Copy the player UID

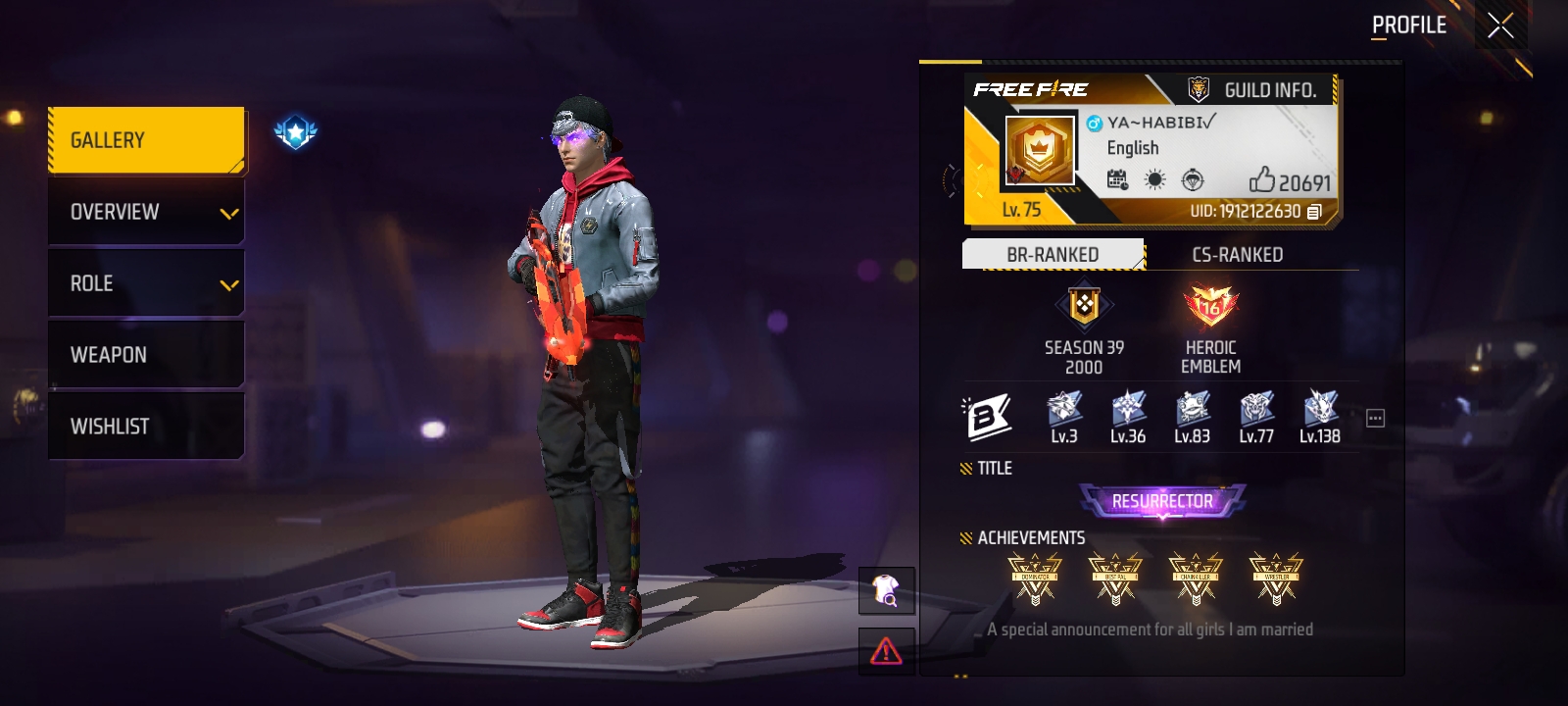point(1314,212)
